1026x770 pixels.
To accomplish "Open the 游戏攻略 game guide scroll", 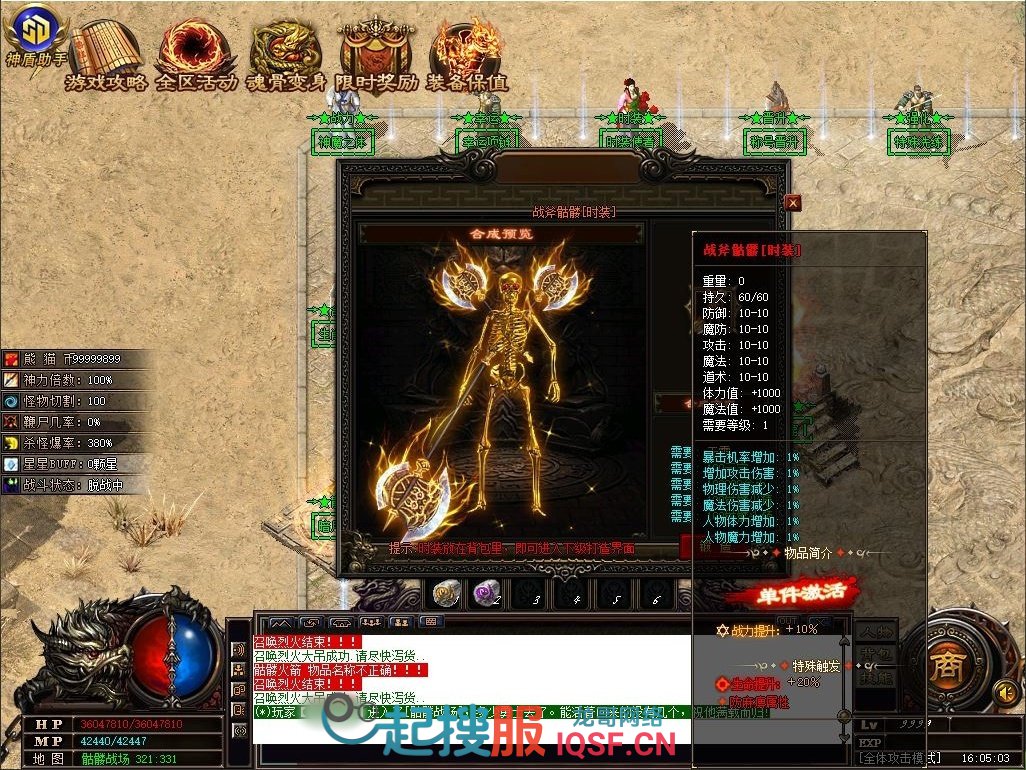I will click(x=104, y=55).
